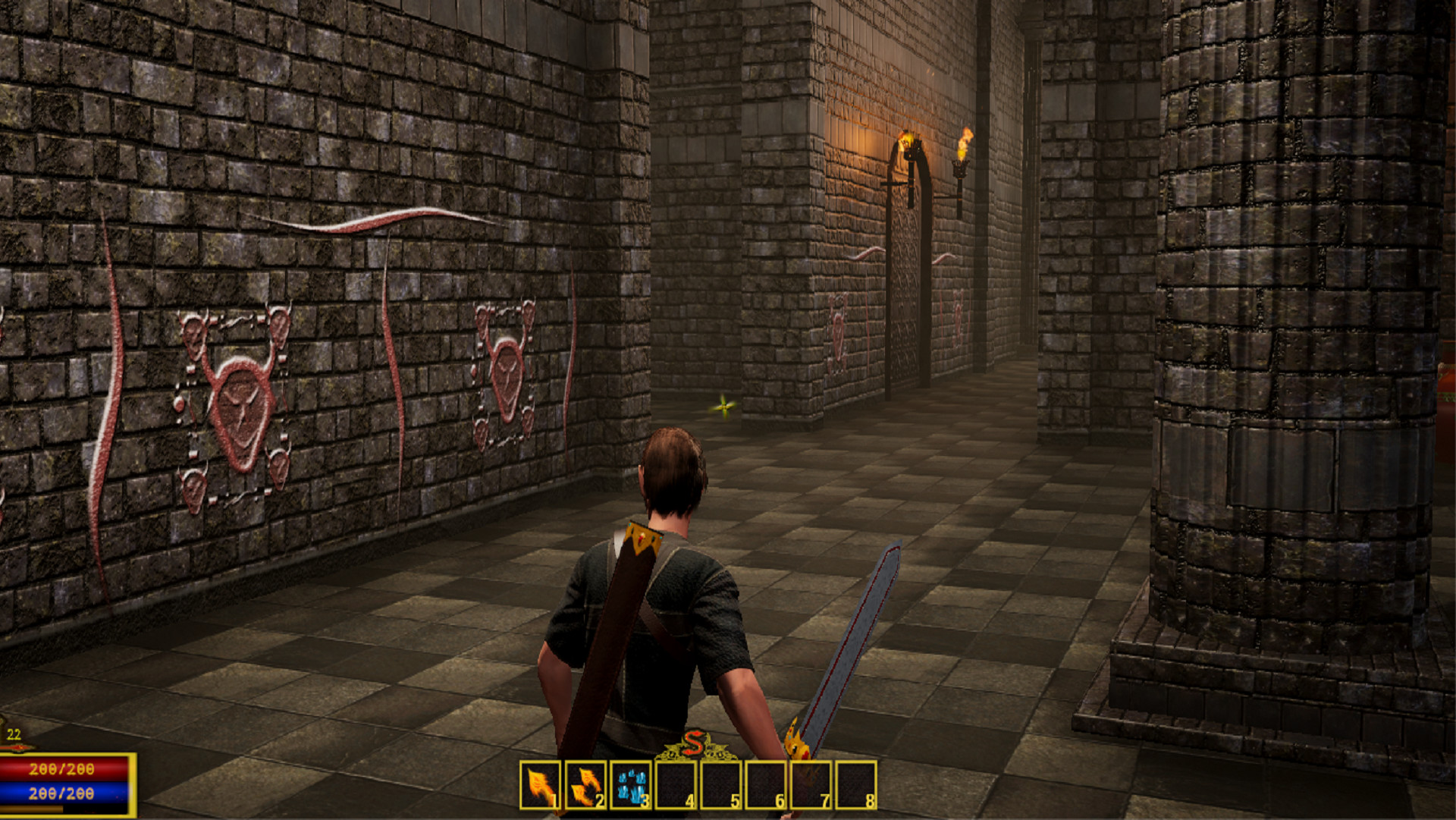1456x820 pixels.
Task: Click the red health bar showing 200/200
Action: (64, 768)
